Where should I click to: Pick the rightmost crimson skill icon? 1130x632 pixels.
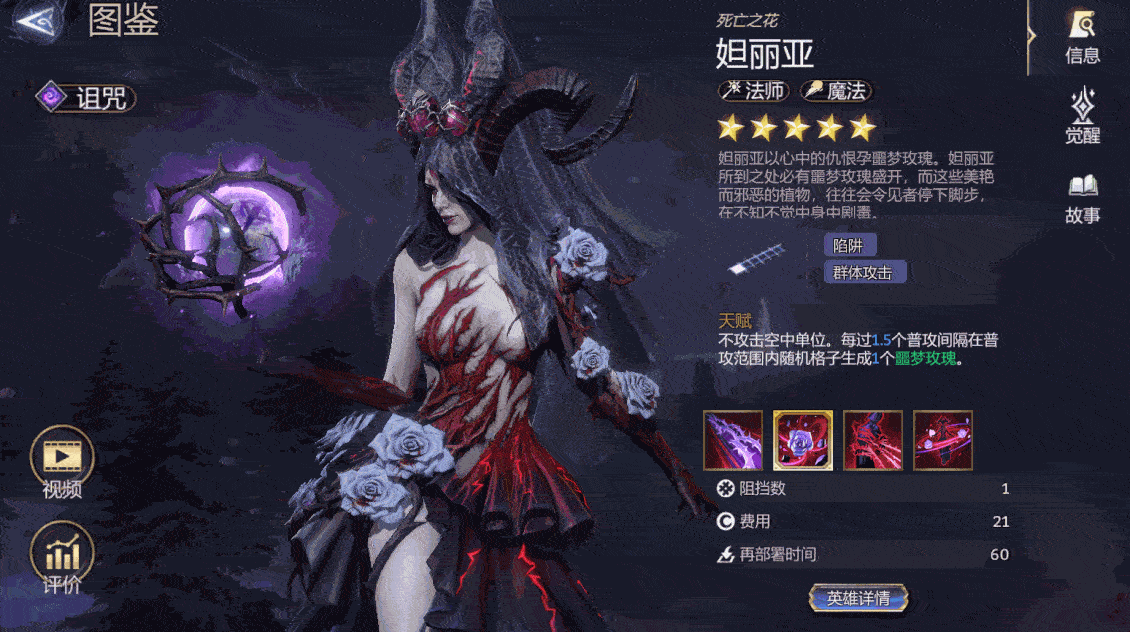tap(943, 440)
